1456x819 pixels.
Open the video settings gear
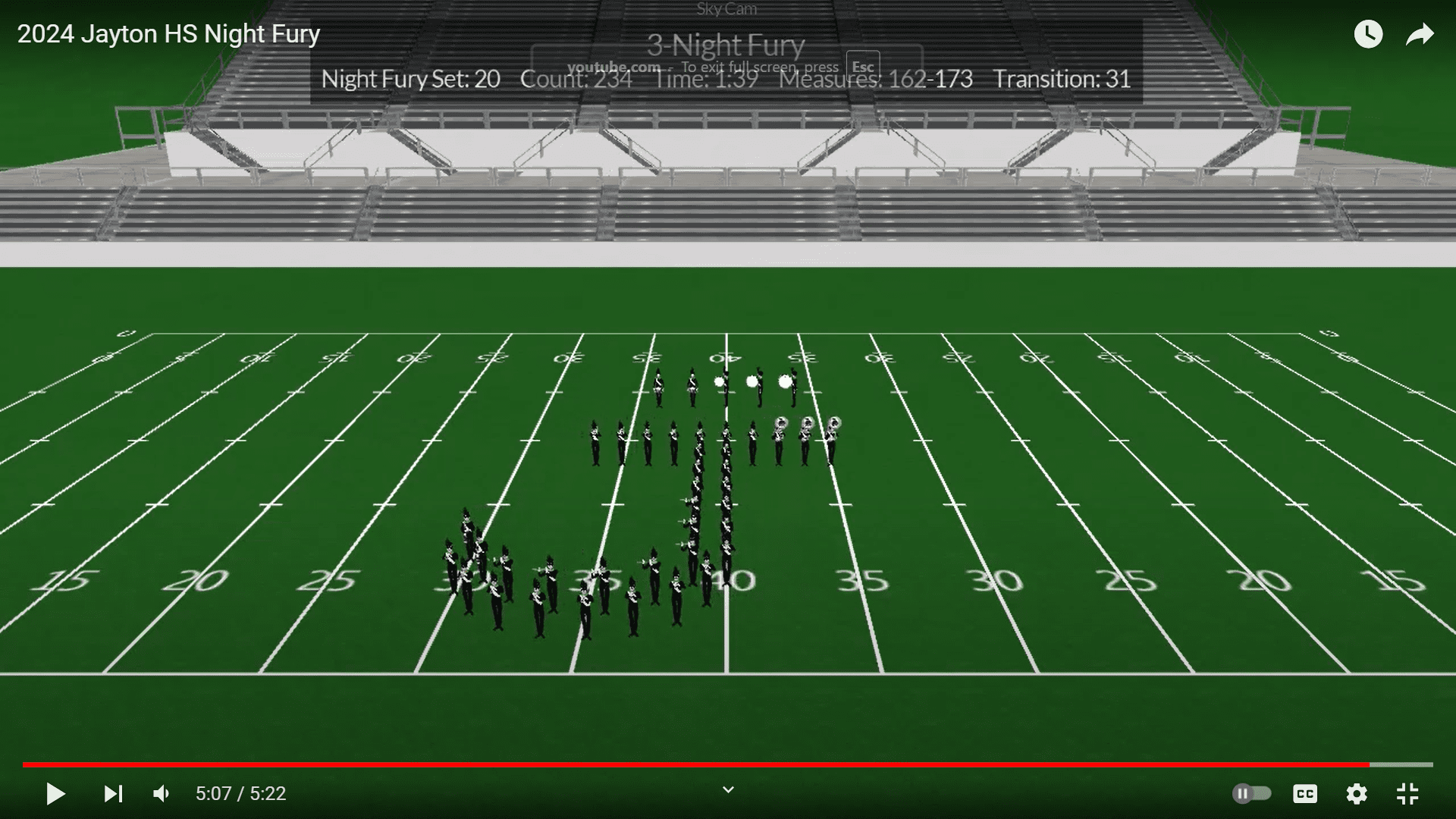[1357, 794]
